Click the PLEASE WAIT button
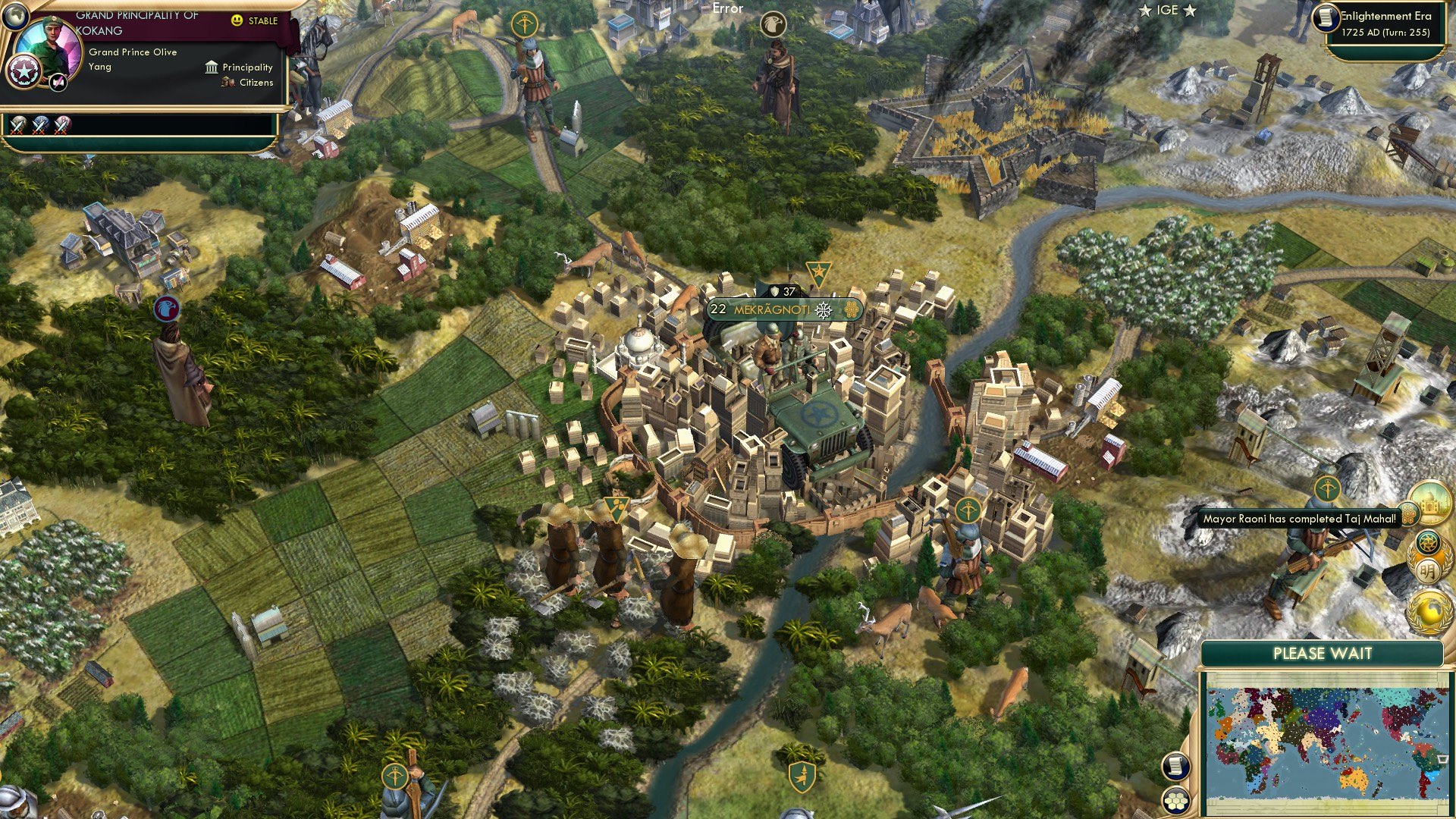 (1325, 653)
